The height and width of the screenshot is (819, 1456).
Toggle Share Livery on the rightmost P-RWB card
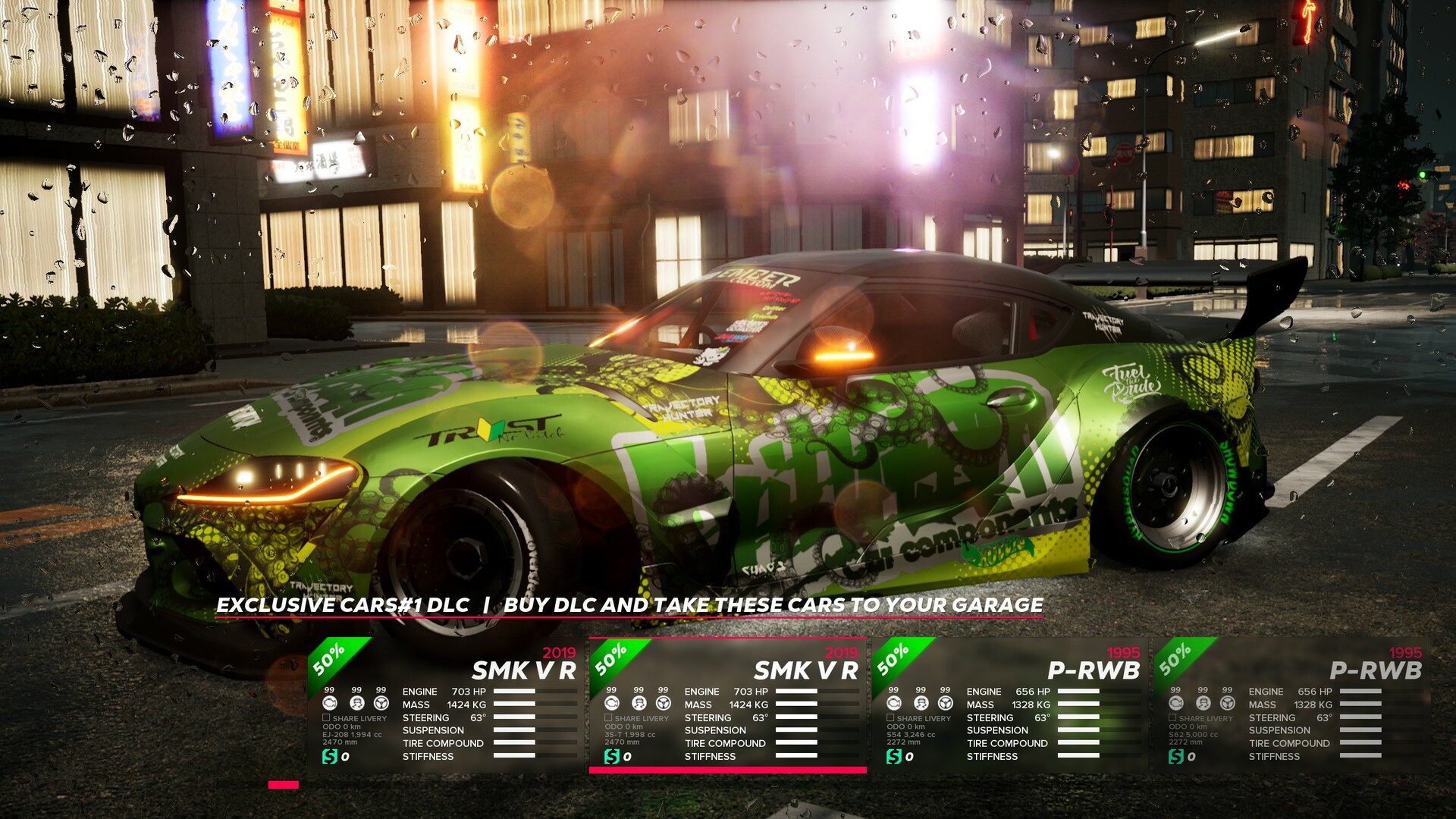pyautogui.click(x=1172, y=718)
